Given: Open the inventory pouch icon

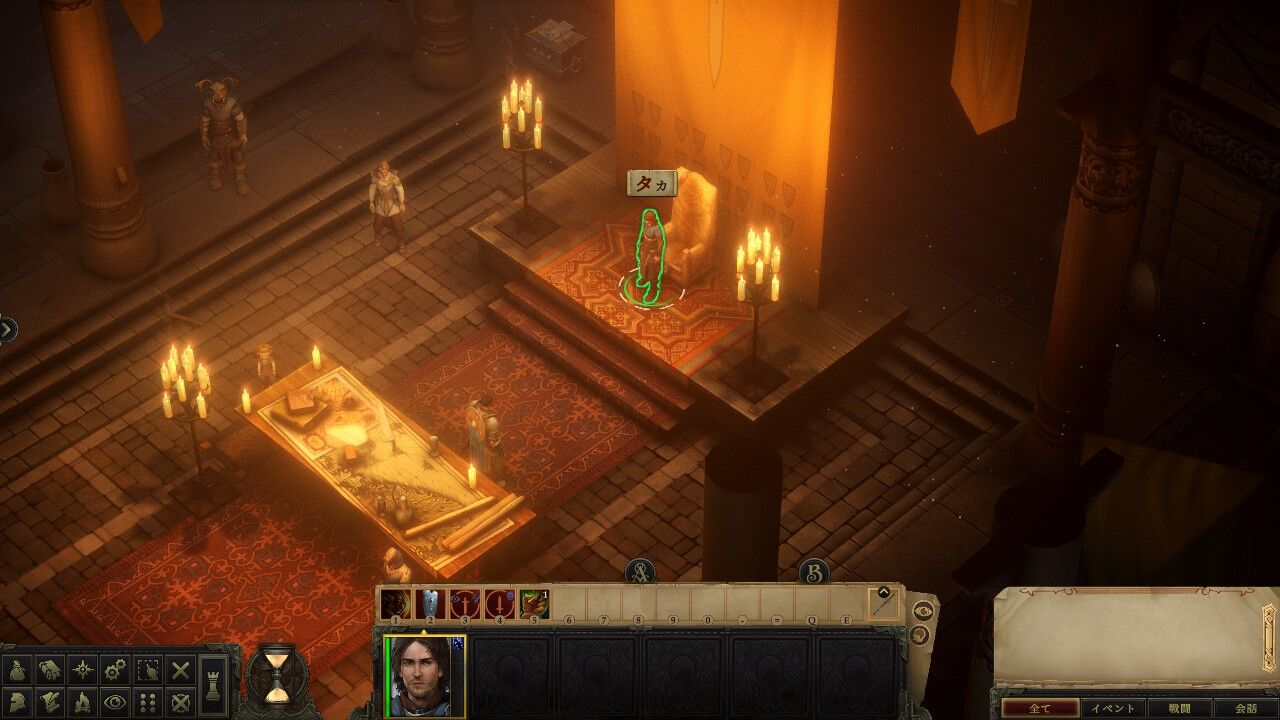Looking at the screenshot, I should 19,670.
